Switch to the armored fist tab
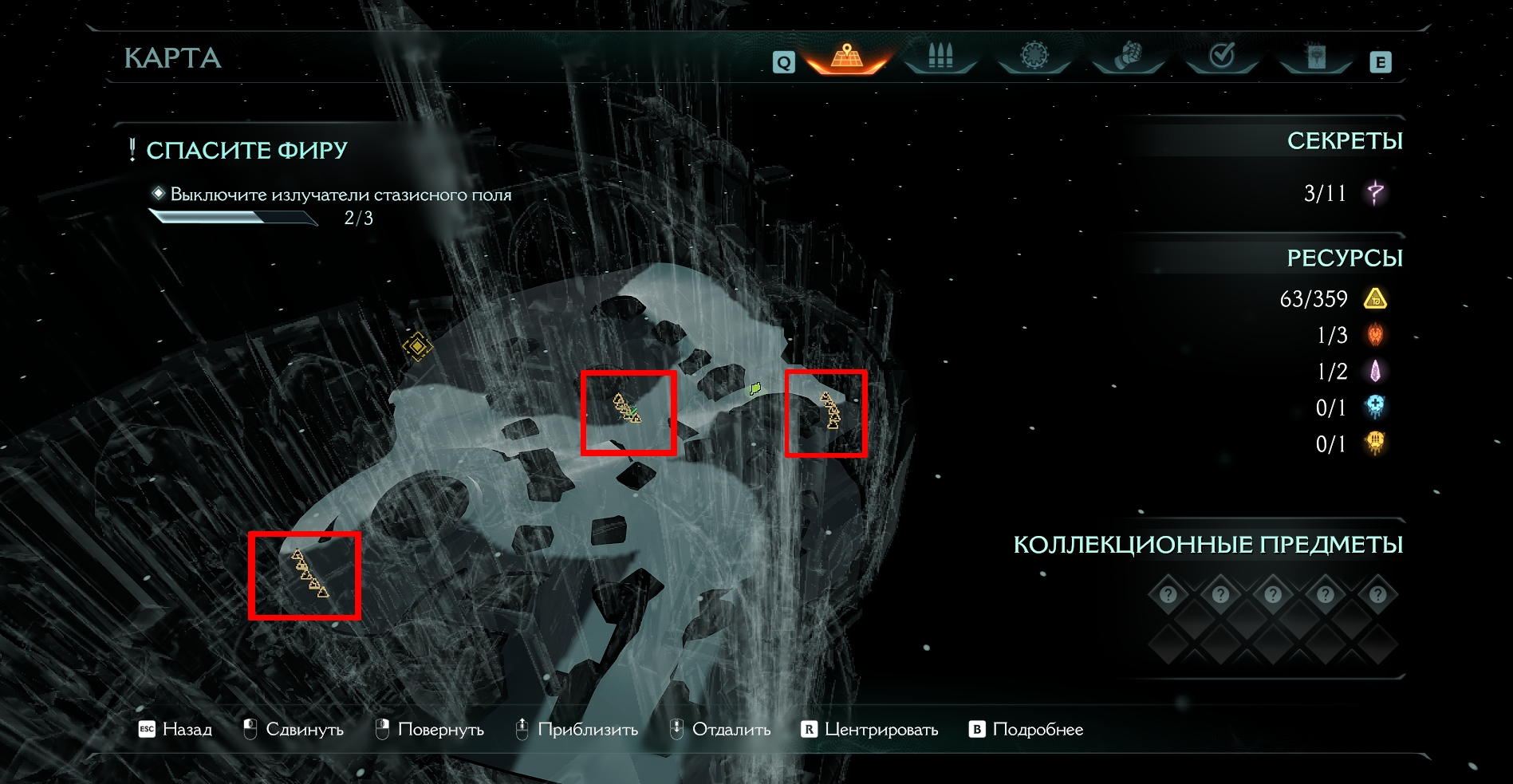1513x784 pixels. tap(1128, 57)
